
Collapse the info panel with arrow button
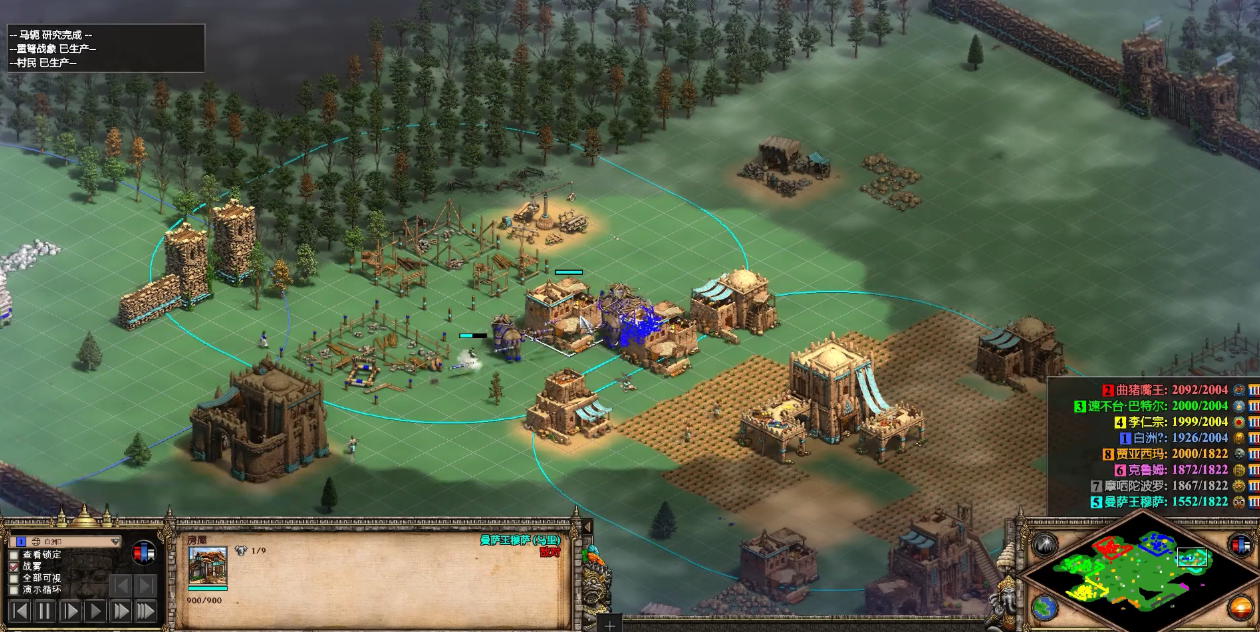pos(587,527)
